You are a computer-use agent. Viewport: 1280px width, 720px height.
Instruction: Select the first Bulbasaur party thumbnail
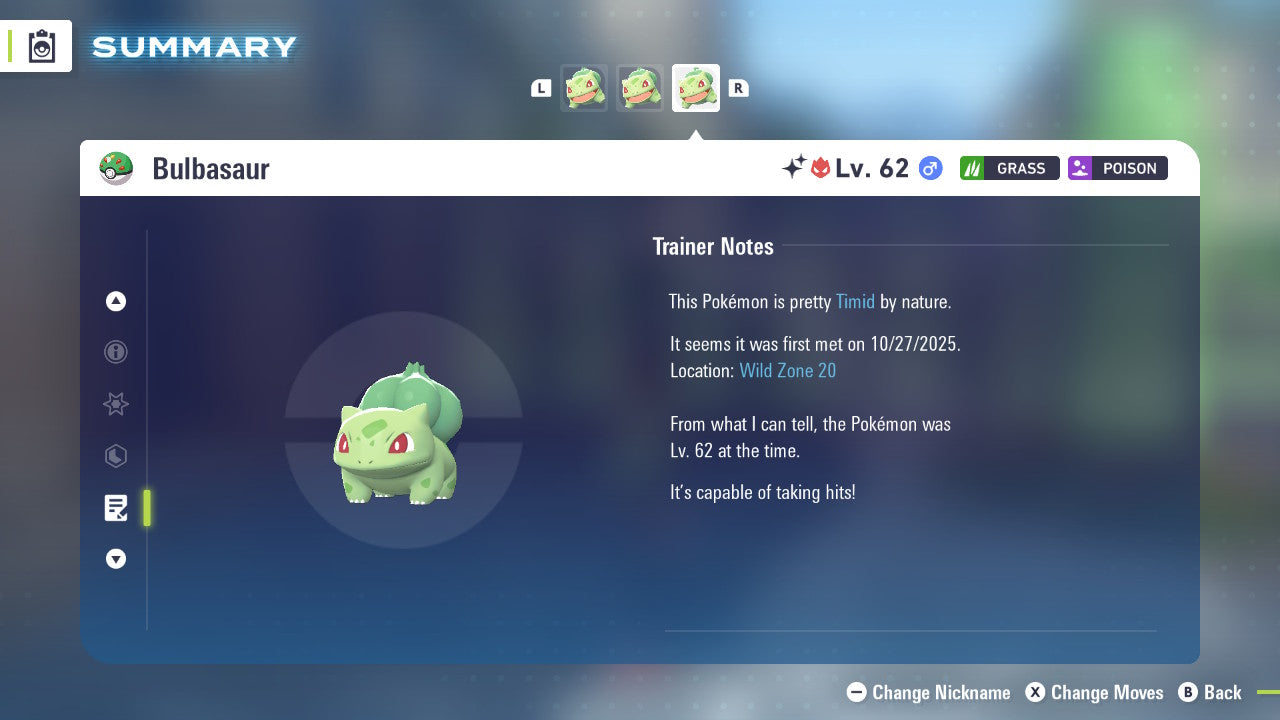(584, 88)
